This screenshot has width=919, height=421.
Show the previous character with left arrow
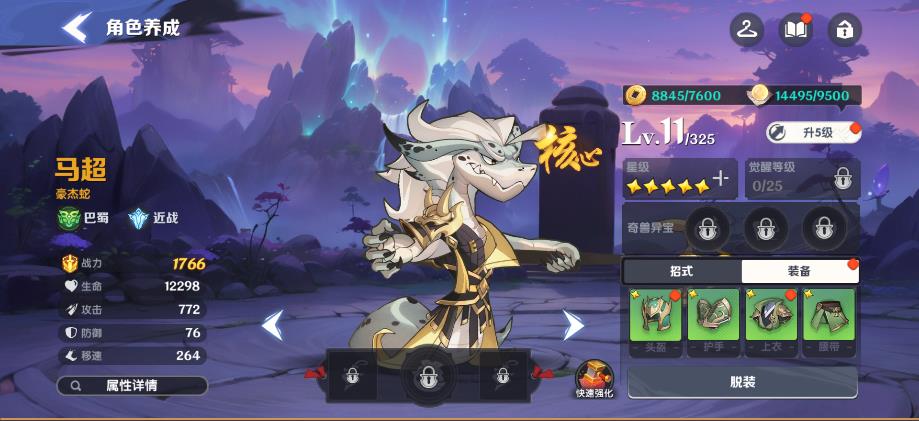(x=272, y=324)
